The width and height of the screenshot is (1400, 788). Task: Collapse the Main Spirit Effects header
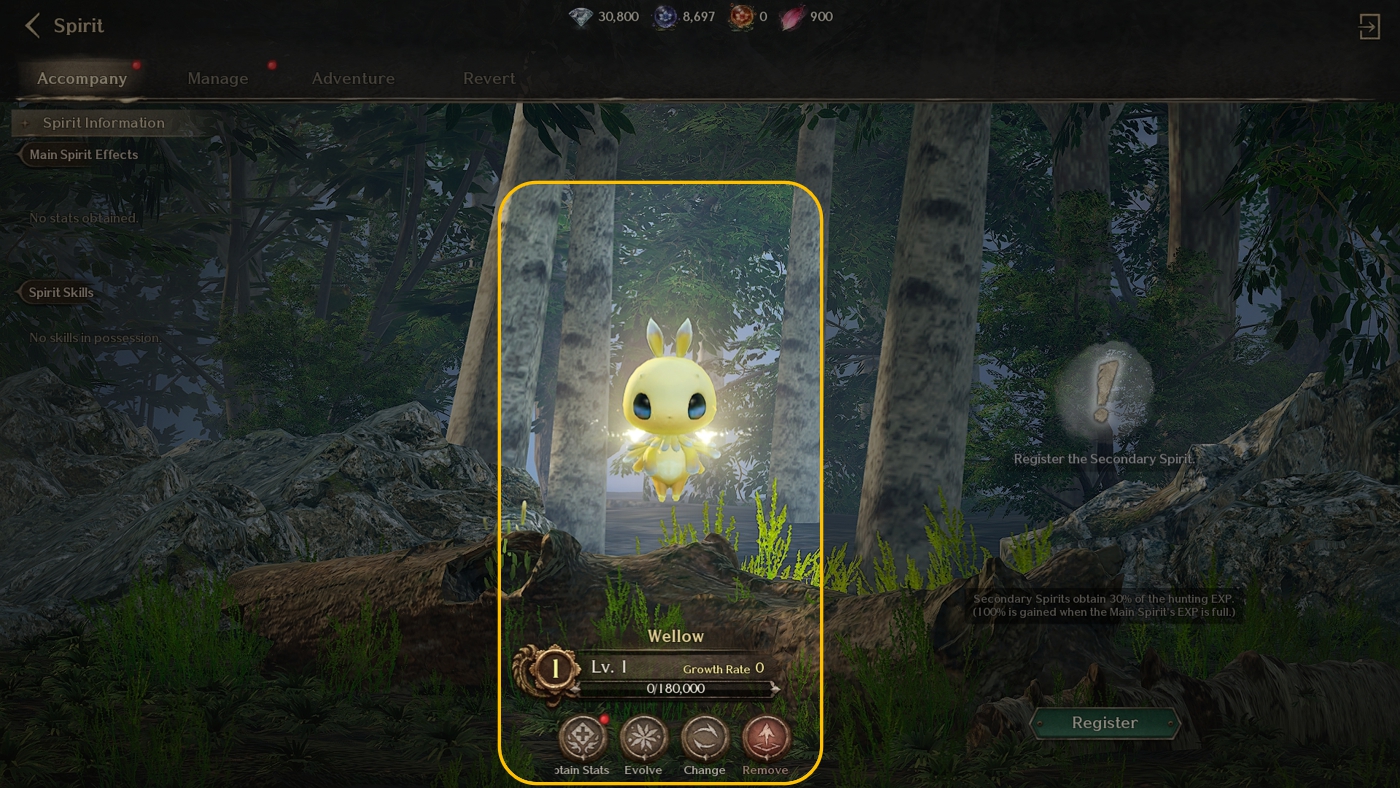83,155
